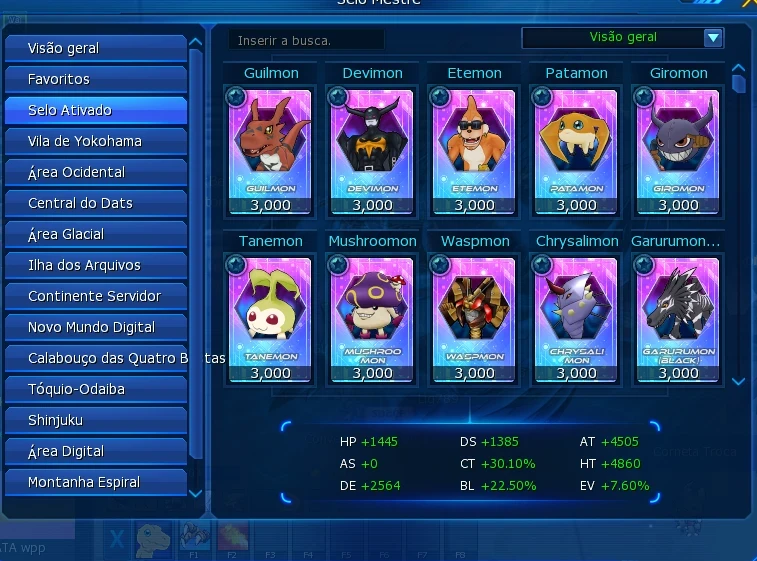Screen dimensions: 757x561
Task: Click the search field Inserir a busca
Action: pyautogui.click(x=305, y=40)
